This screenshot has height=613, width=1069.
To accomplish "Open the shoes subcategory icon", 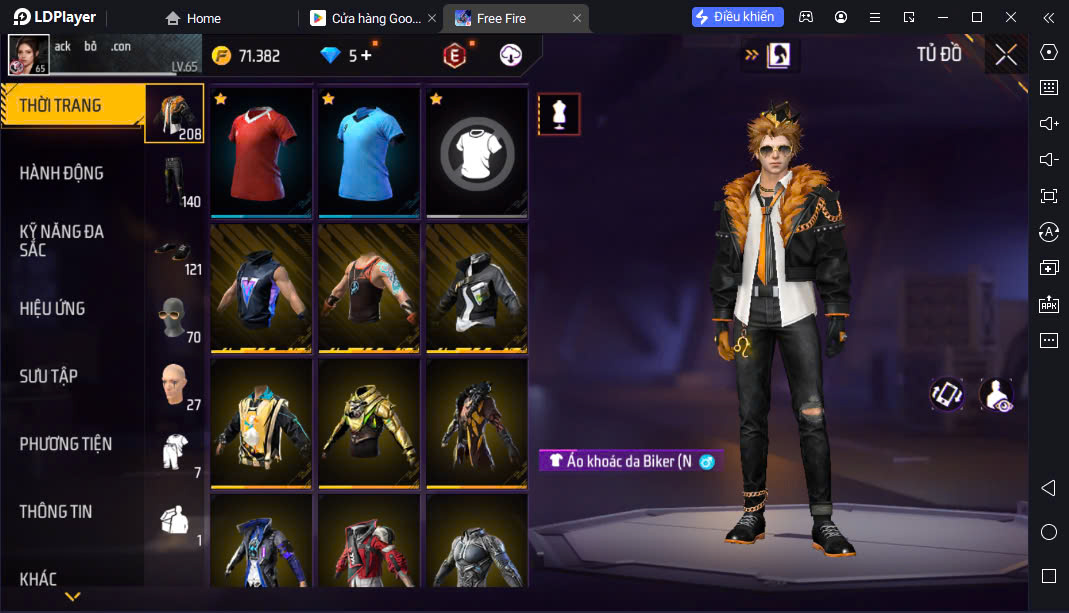I will pyautogui.click(x=174, y=250).
